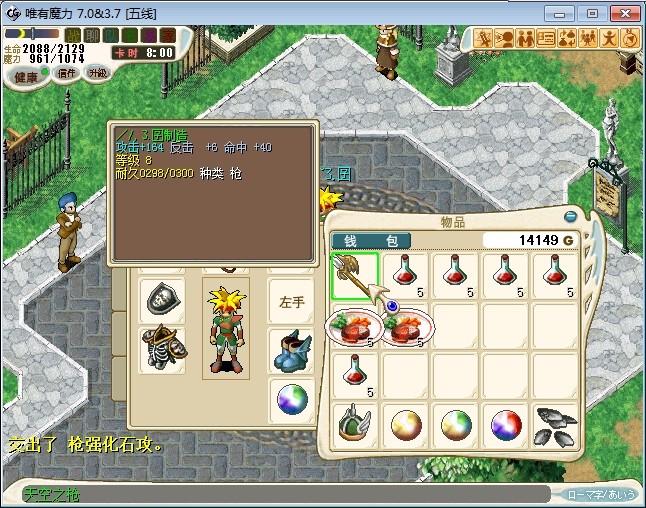This screenshot has width=646, height=508.
Task: Toggle the 战 battle channel button
Action: (x=73, y=36)
